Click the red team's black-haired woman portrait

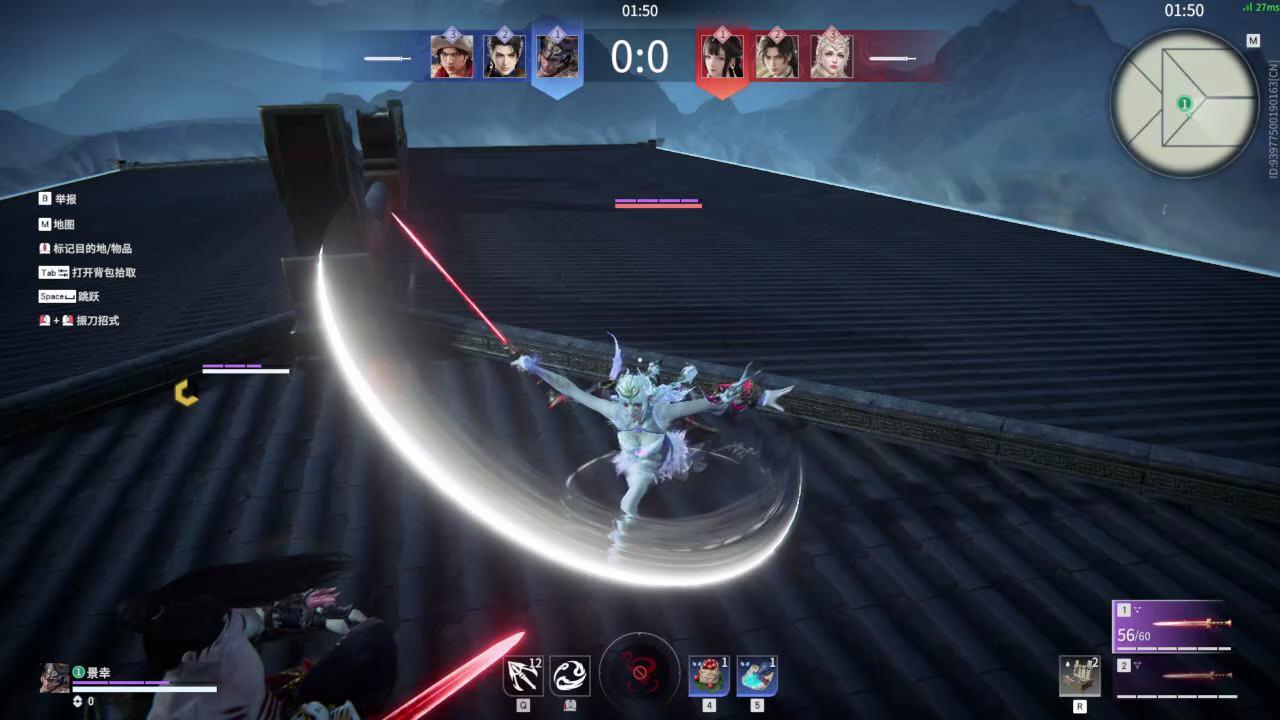pos(722,56)
